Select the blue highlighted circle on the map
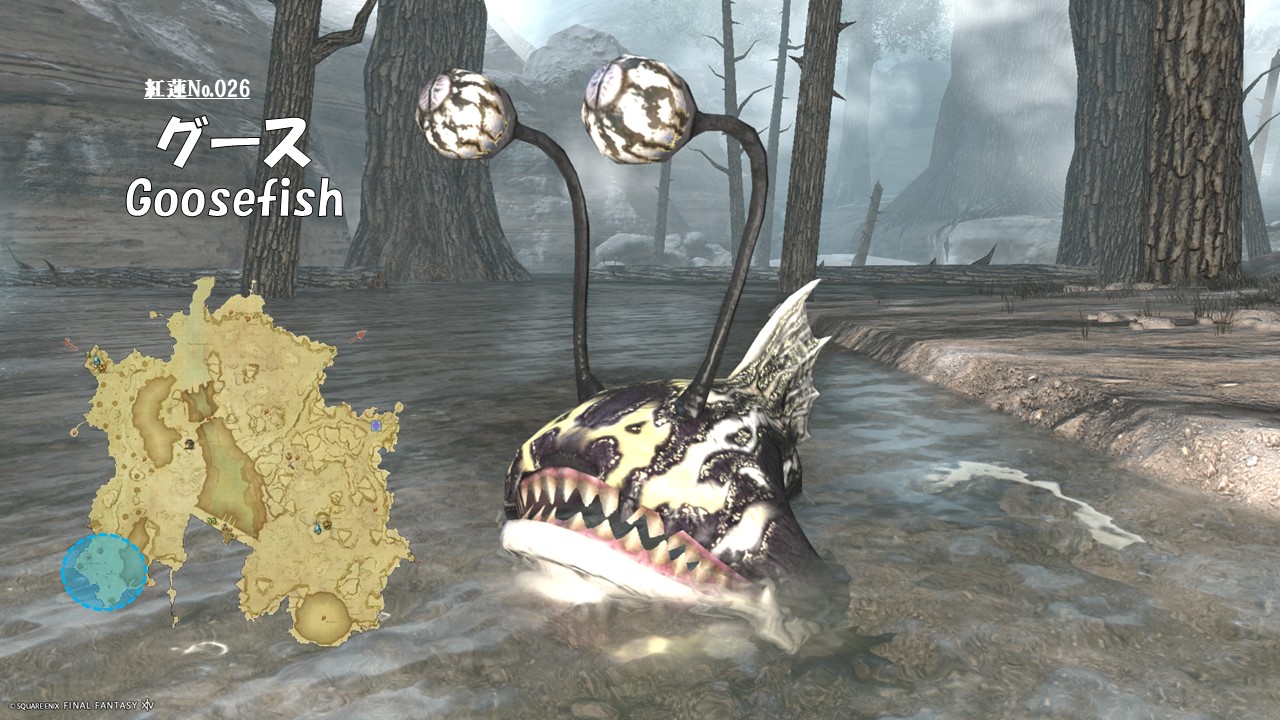1280x720 pixels. (x=104, y=572)
